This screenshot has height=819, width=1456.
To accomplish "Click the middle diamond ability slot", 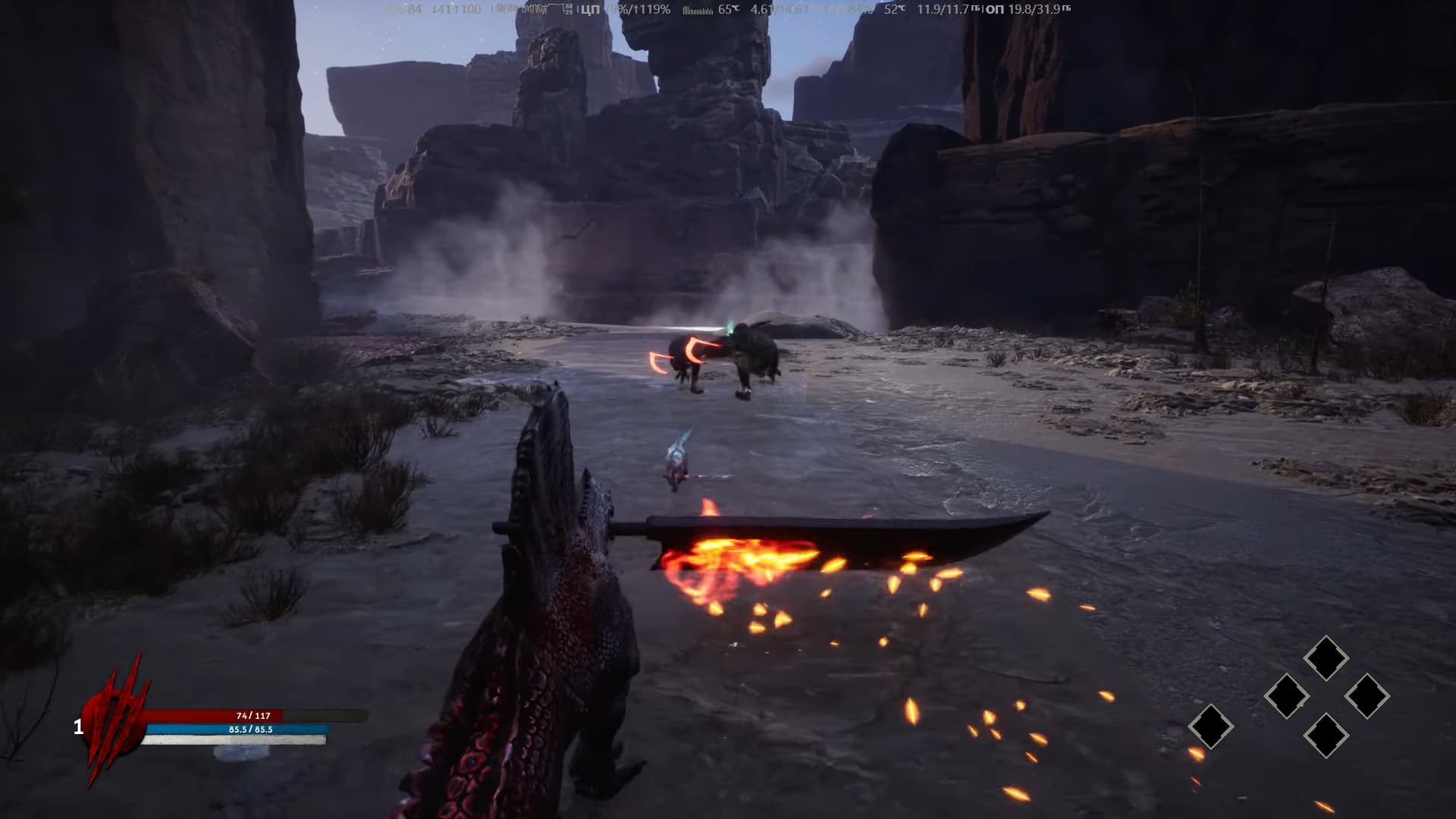I will [1288, 695].
